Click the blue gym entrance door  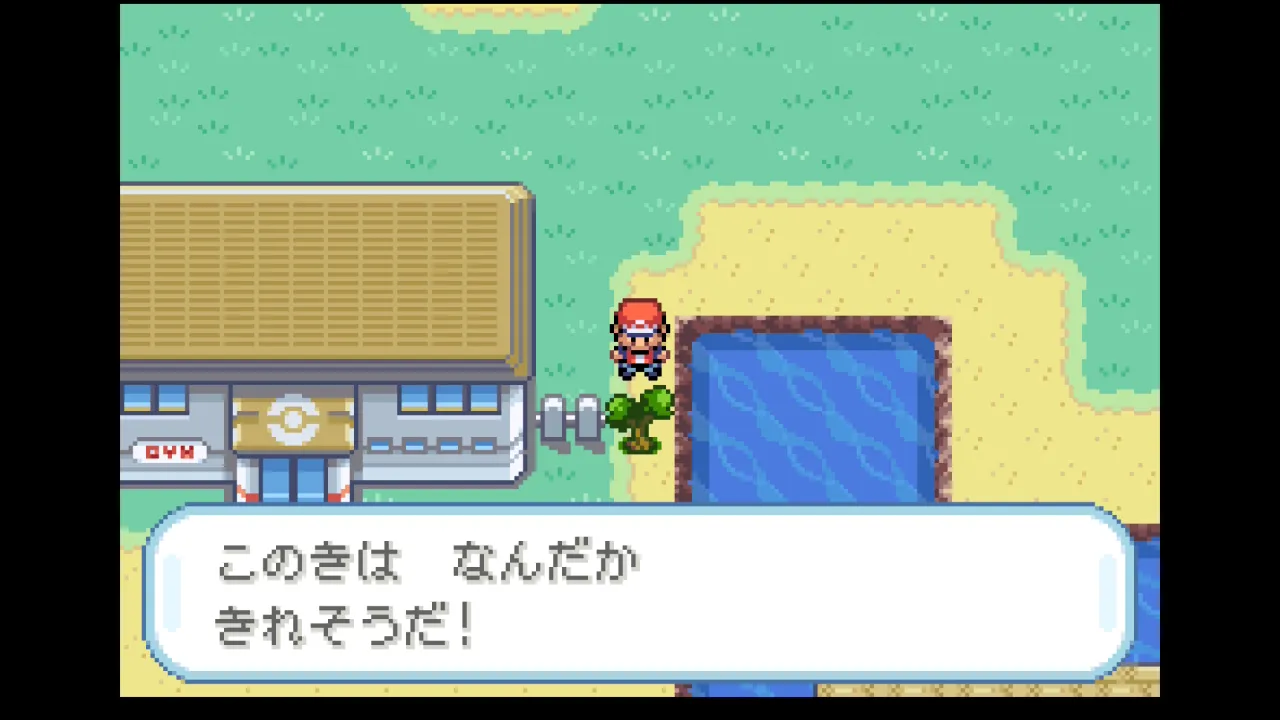pos(283,480)
